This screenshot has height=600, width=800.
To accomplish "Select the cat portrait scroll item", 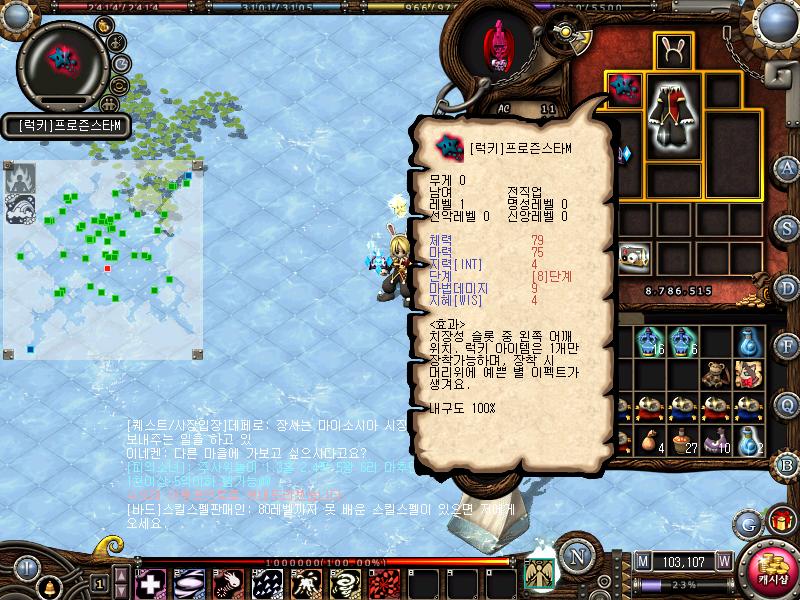I will coord(747,374).
